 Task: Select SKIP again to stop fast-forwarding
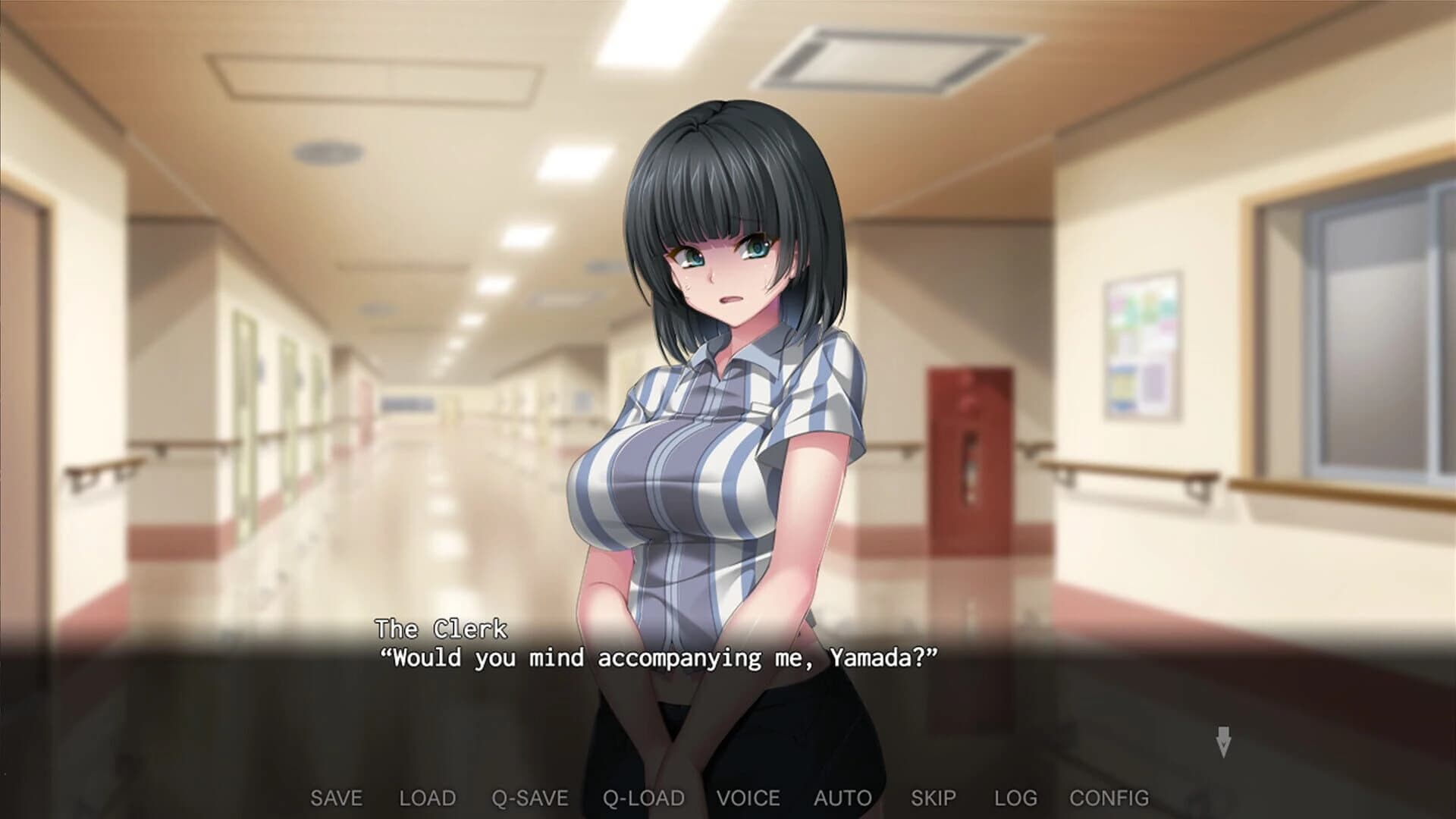coord(935,798)
